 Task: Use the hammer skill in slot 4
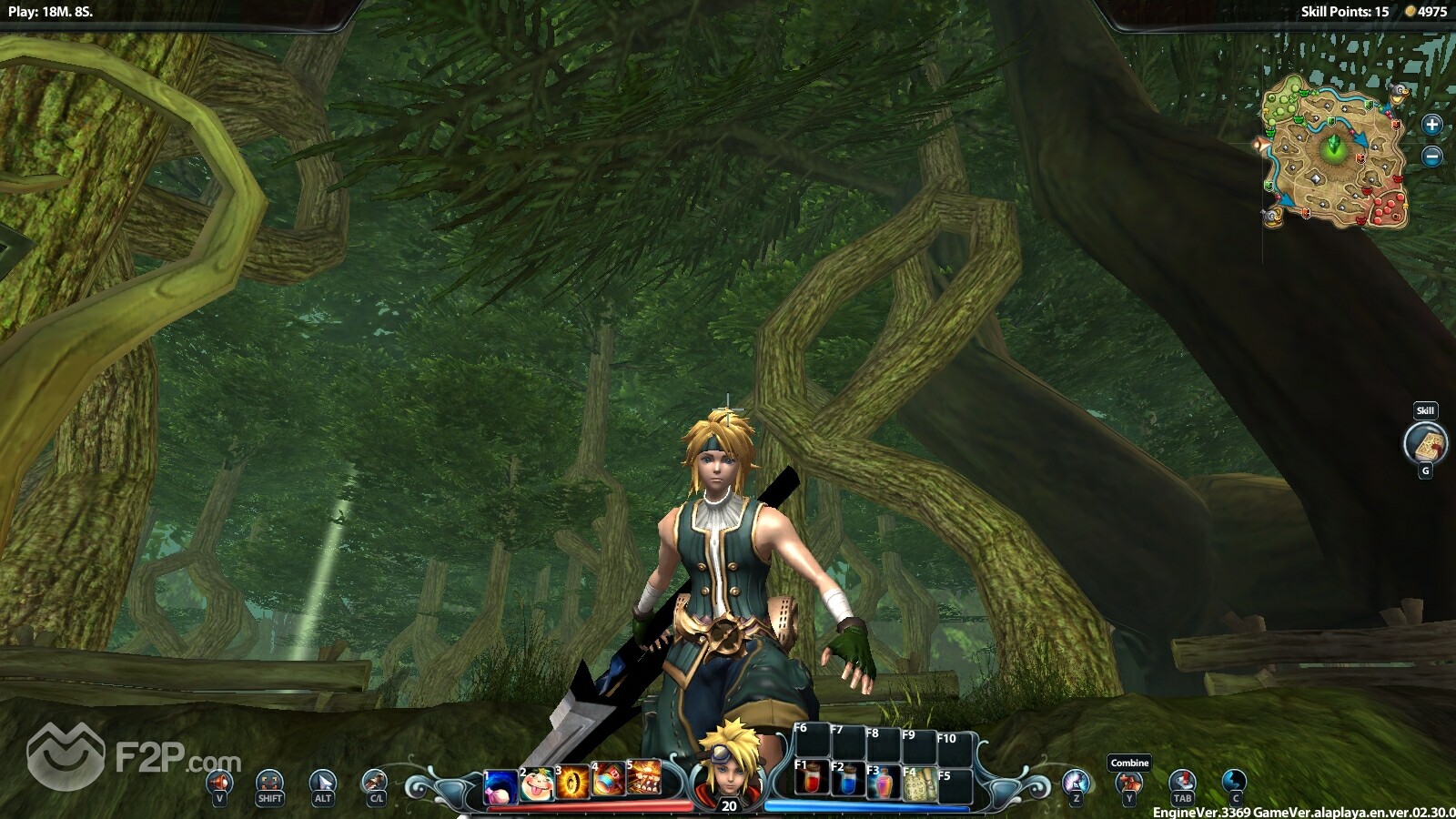(609, 780)
